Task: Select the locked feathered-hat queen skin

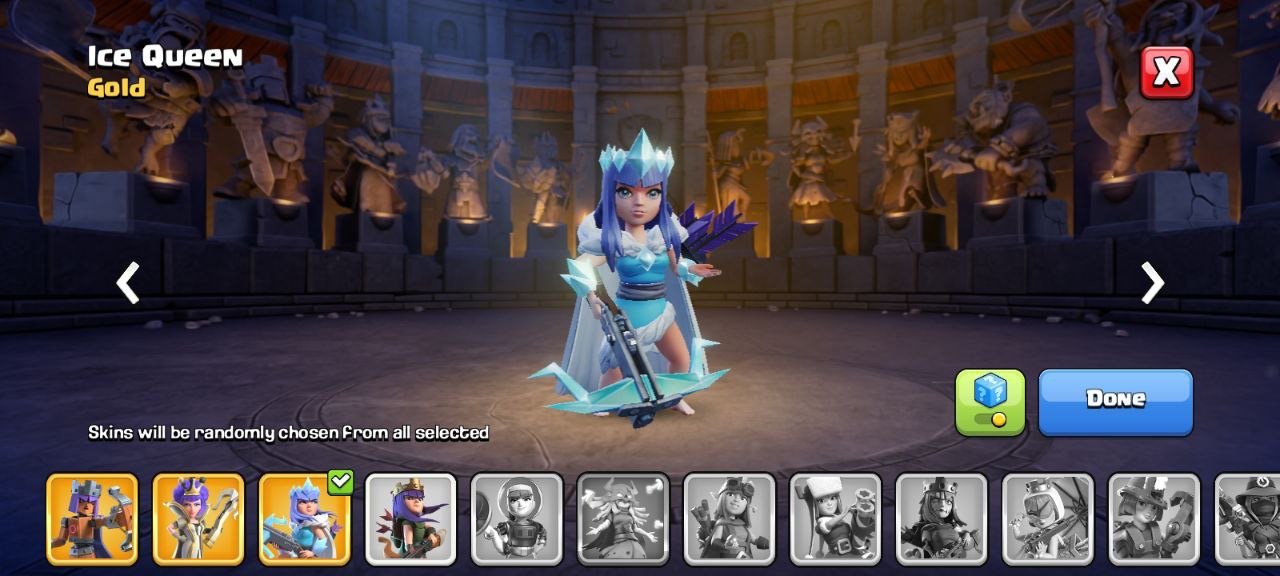Action: (1153, 518)
